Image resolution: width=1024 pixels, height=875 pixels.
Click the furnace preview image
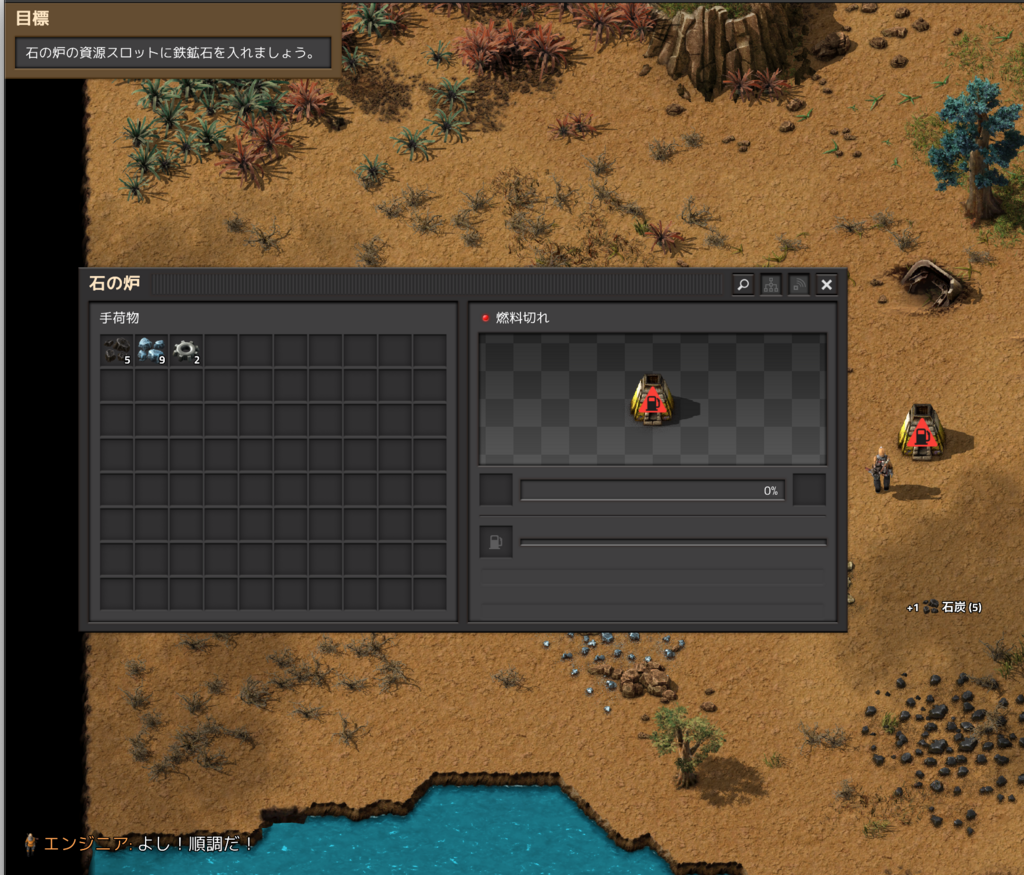tap(652, 399)
